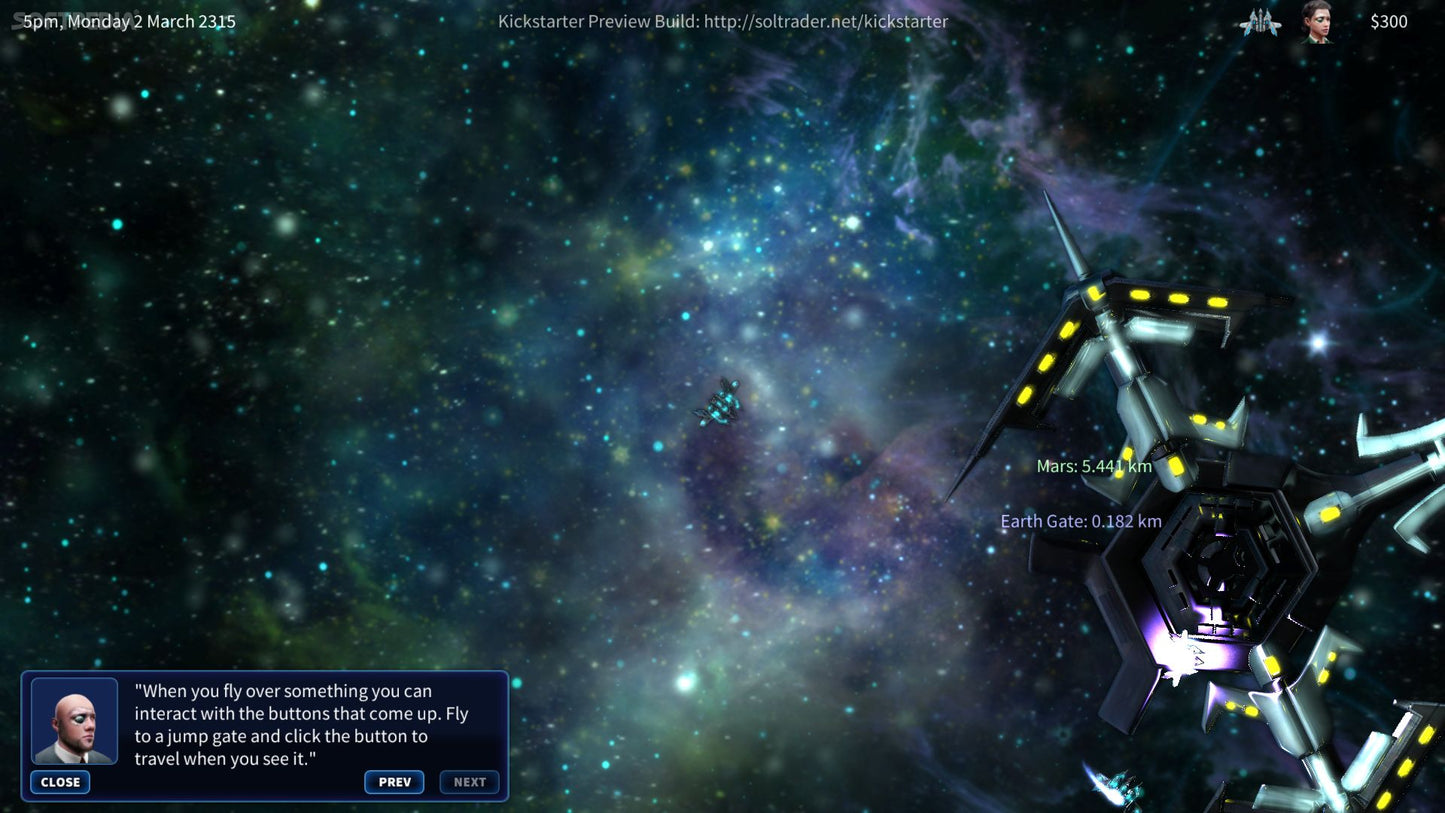Go back with the PREV button
Viewport: 1445px width, 813px height.
click(394, 782)
